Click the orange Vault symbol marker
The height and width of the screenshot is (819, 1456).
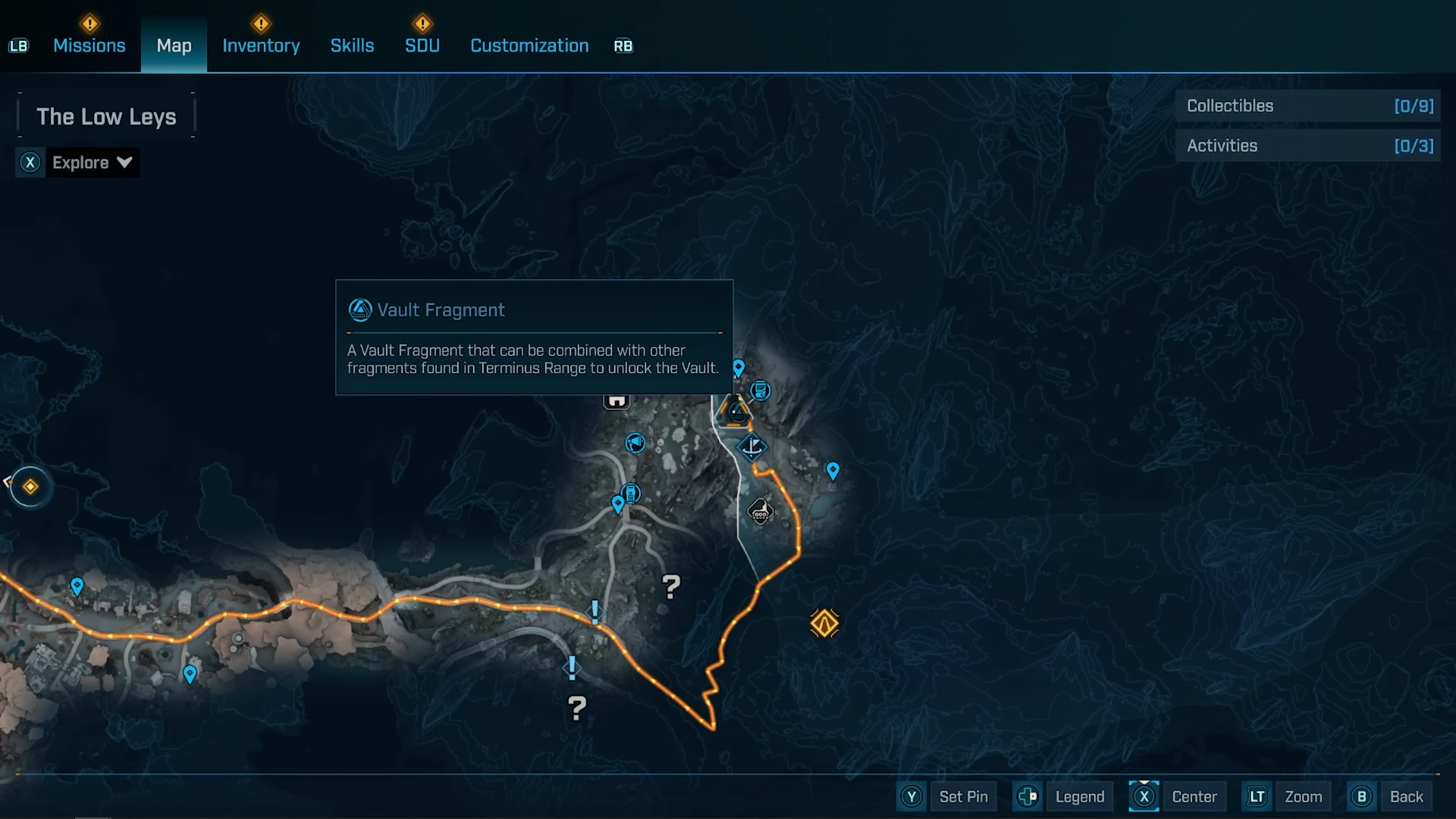pos(824,622)
